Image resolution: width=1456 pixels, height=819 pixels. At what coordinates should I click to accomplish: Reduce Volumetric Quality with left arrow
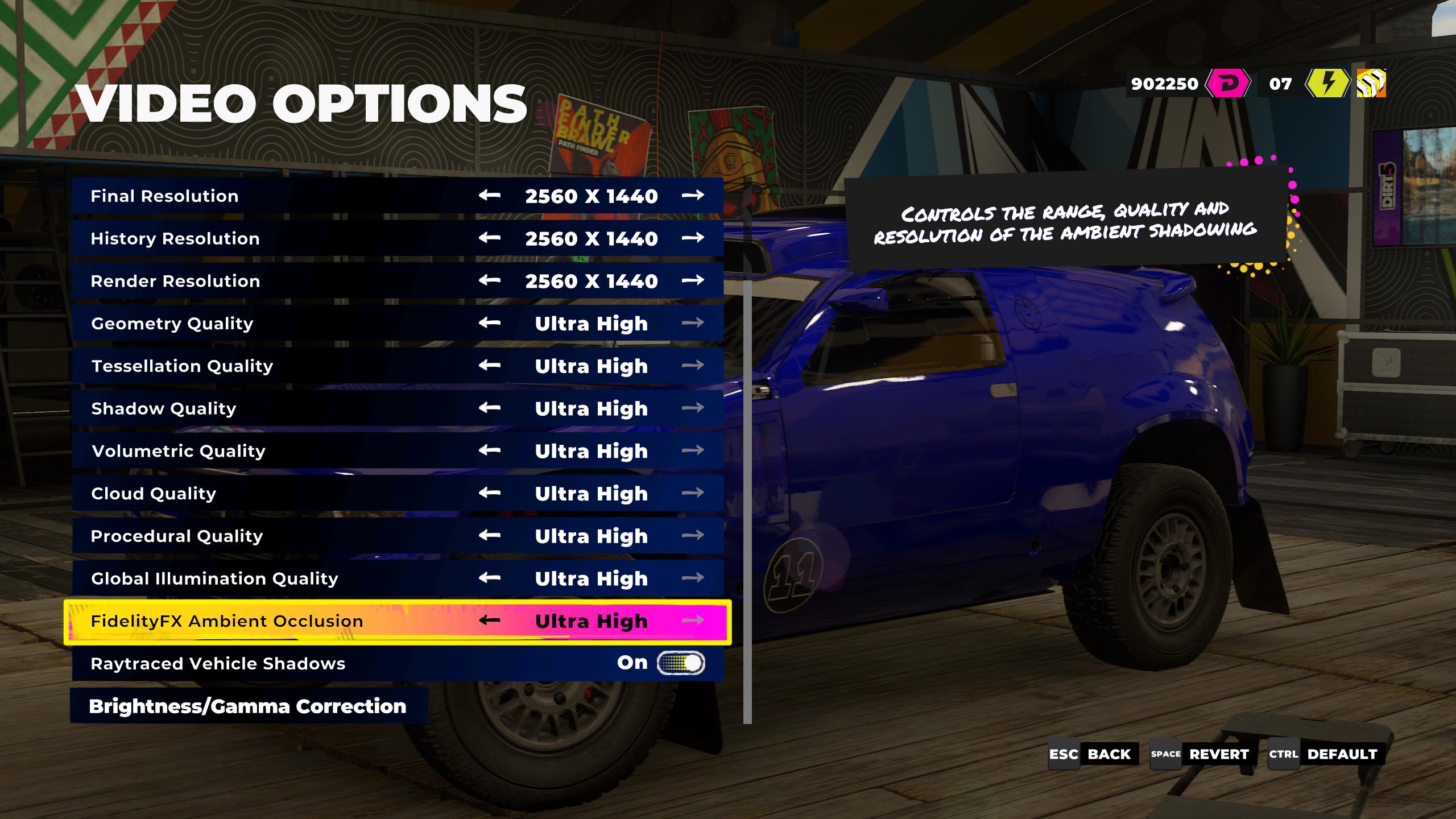tap(489, 450)
